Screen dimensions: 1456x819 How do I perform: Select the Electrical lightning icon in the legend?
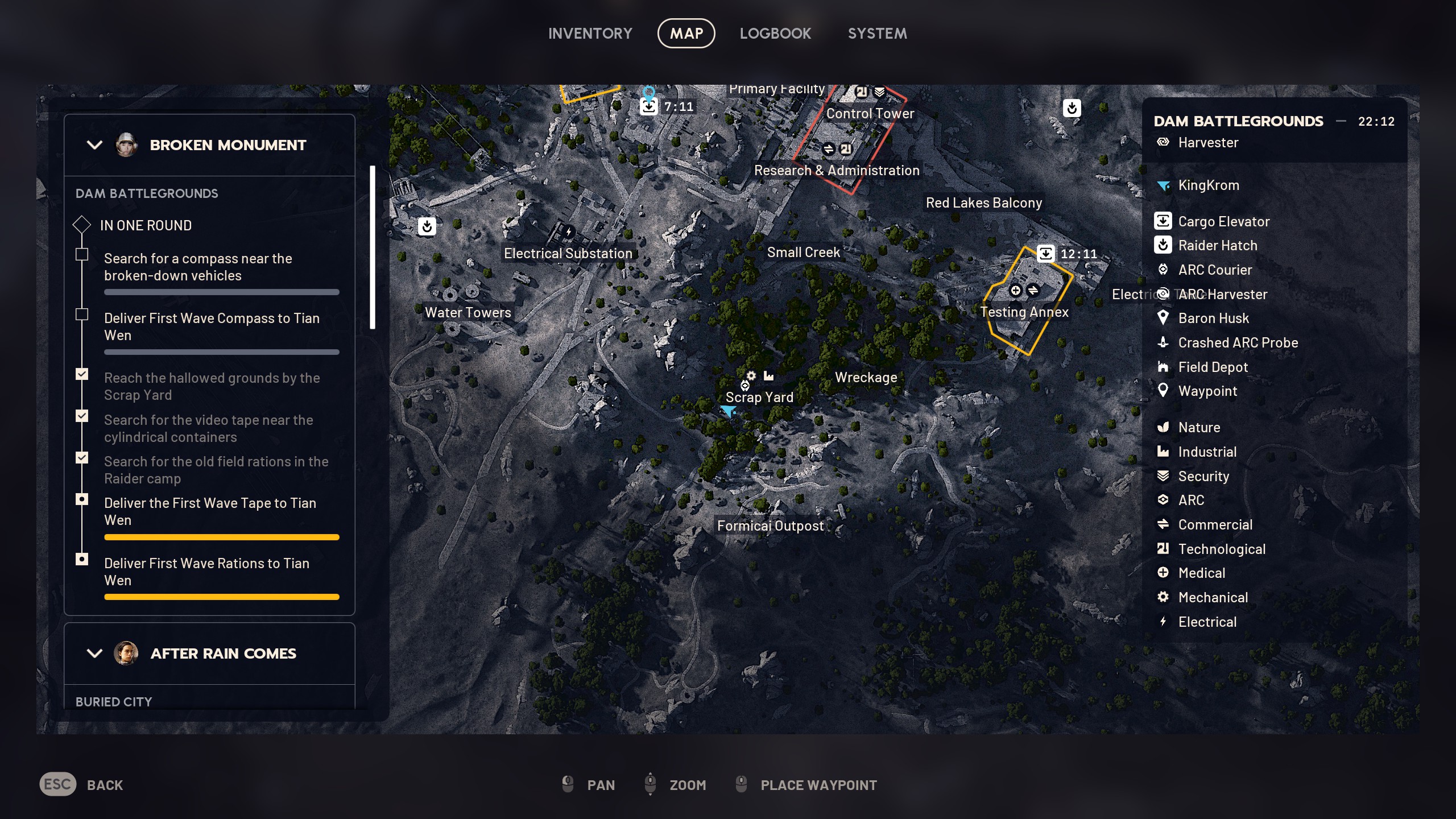1163,622
